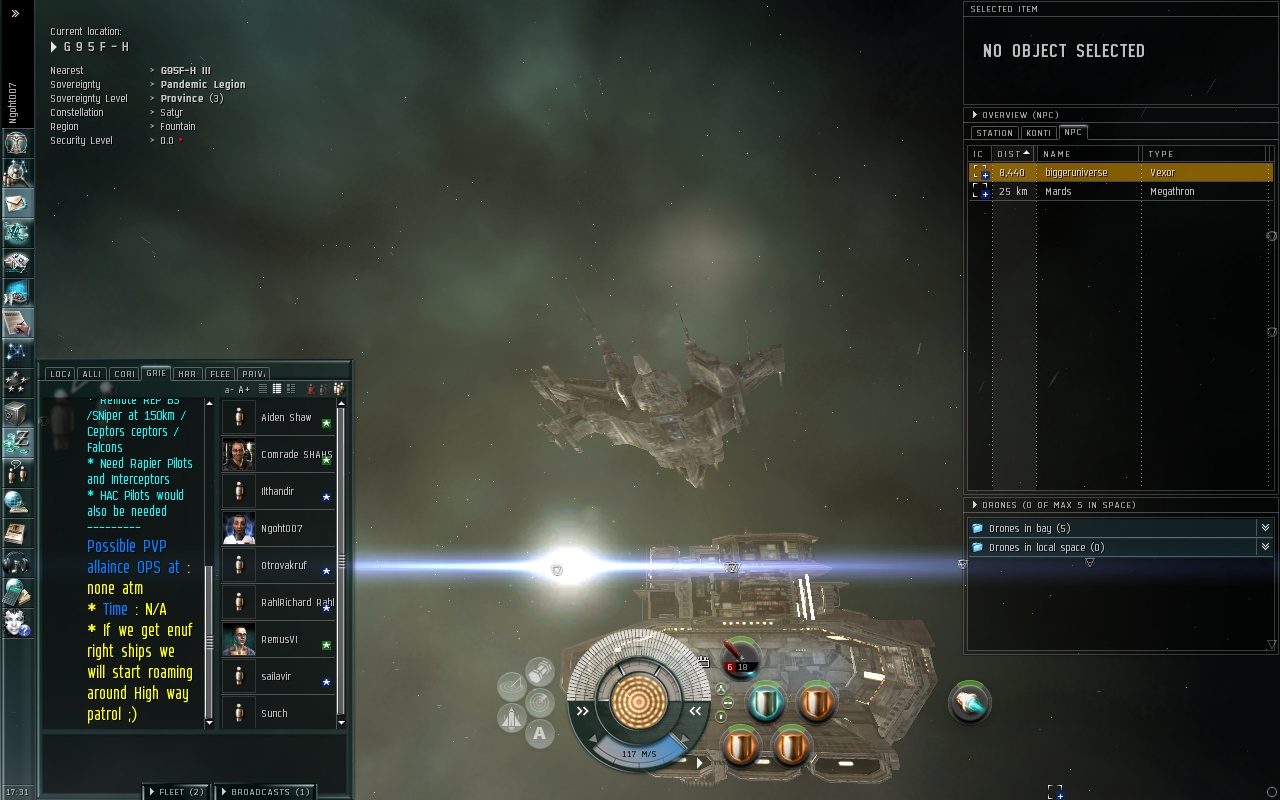
Task: Switch to the Station overview tab
Action: (x=994, y=133)
